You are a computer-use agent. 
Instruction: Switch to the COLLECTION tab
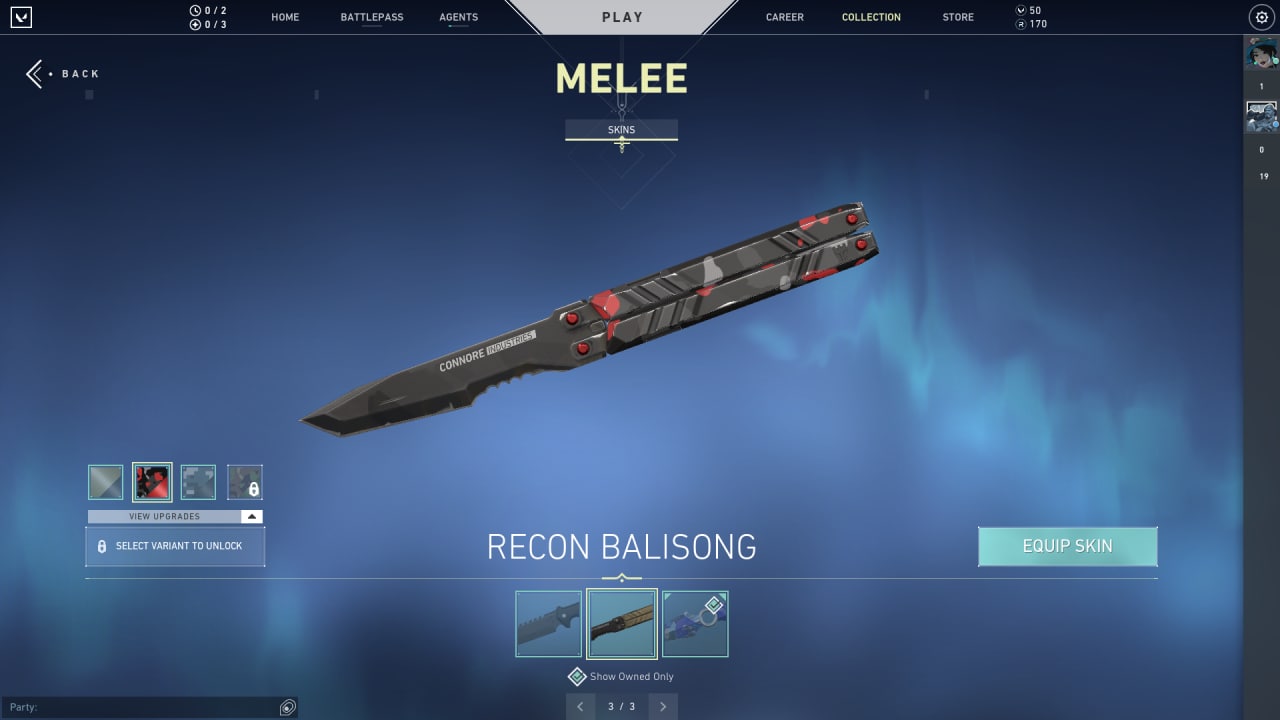click(871, 17)
